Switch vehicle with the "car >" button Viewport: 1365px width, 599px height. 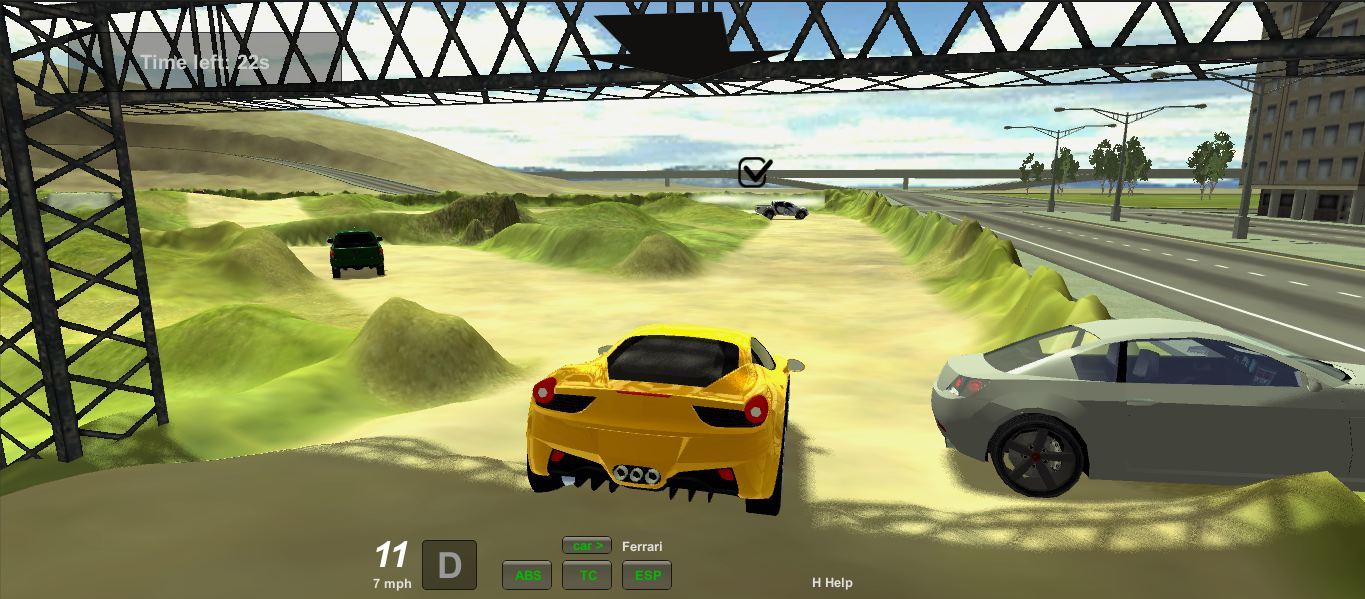tap(587, 546)
